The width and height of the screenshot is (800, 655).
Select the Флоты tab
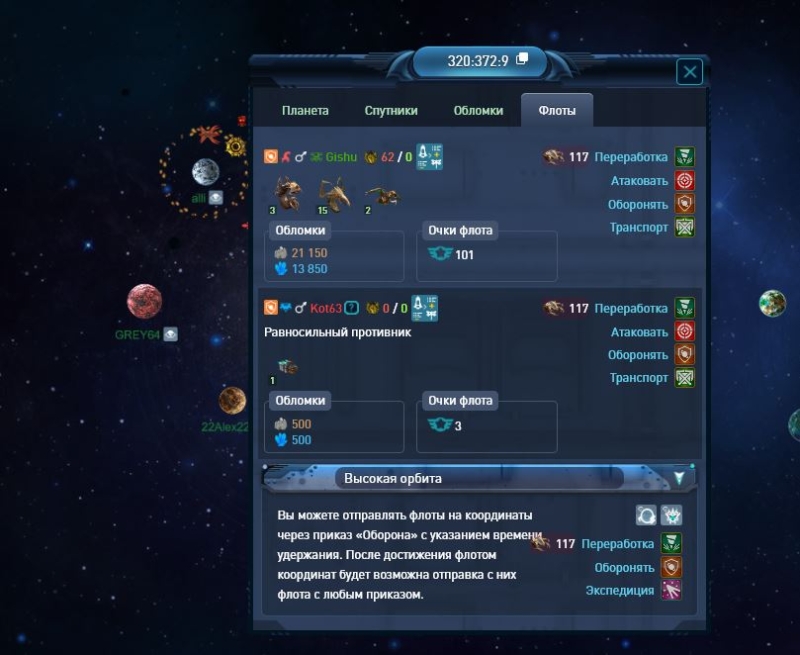(557, 111)
